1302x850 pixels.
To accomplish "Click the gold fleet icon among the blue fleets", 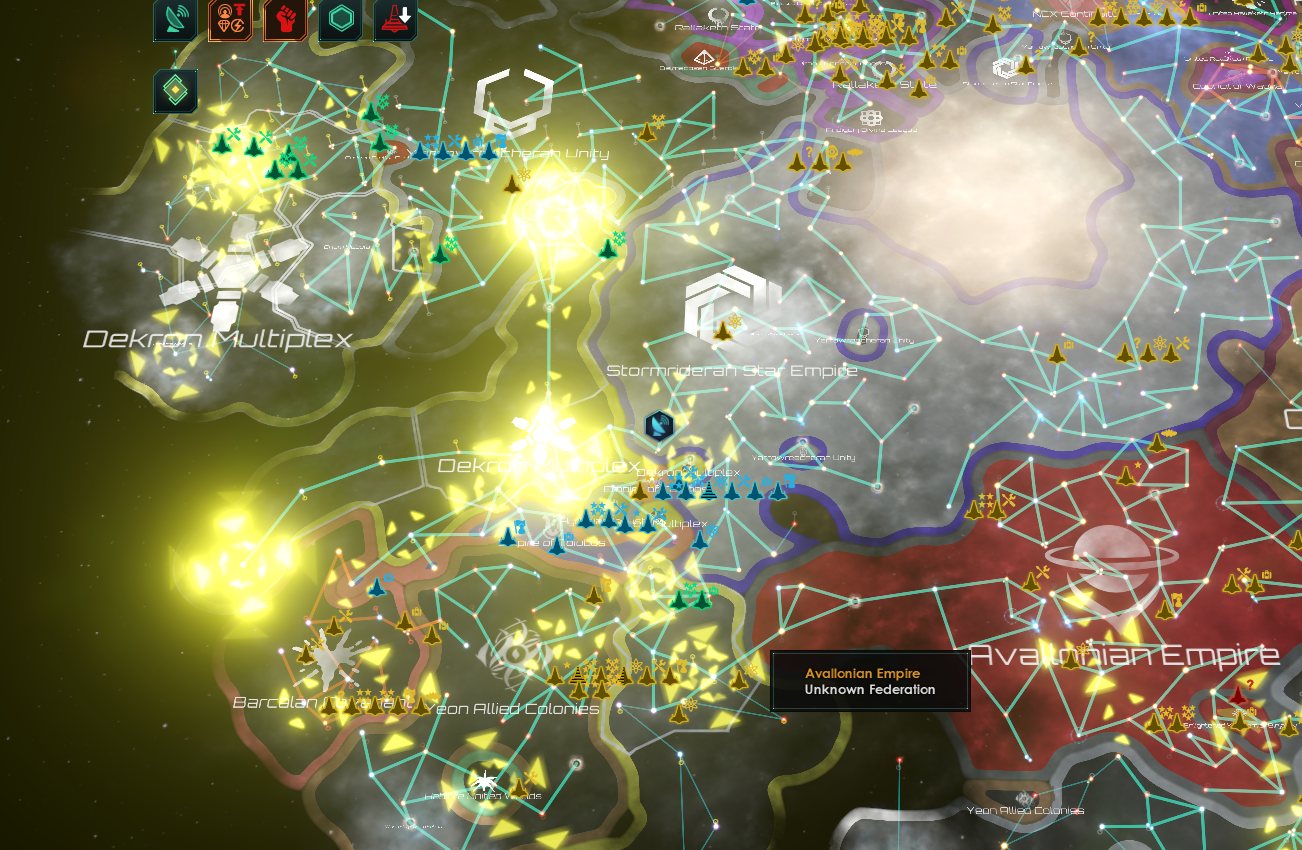I will (x=640, y=492).
